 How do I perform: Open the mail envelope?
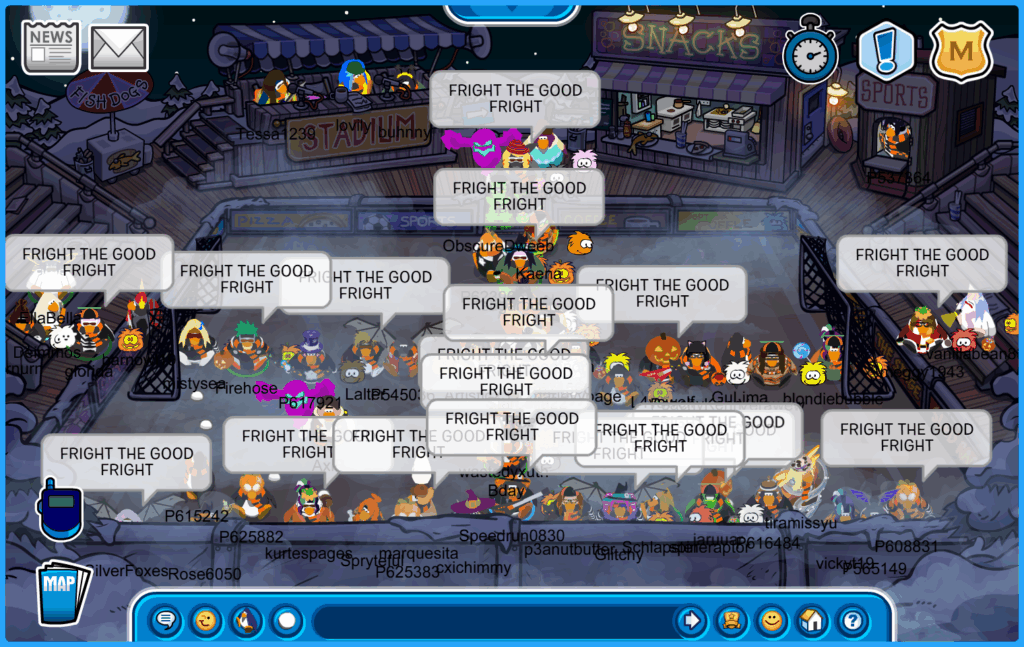(119, 48)
